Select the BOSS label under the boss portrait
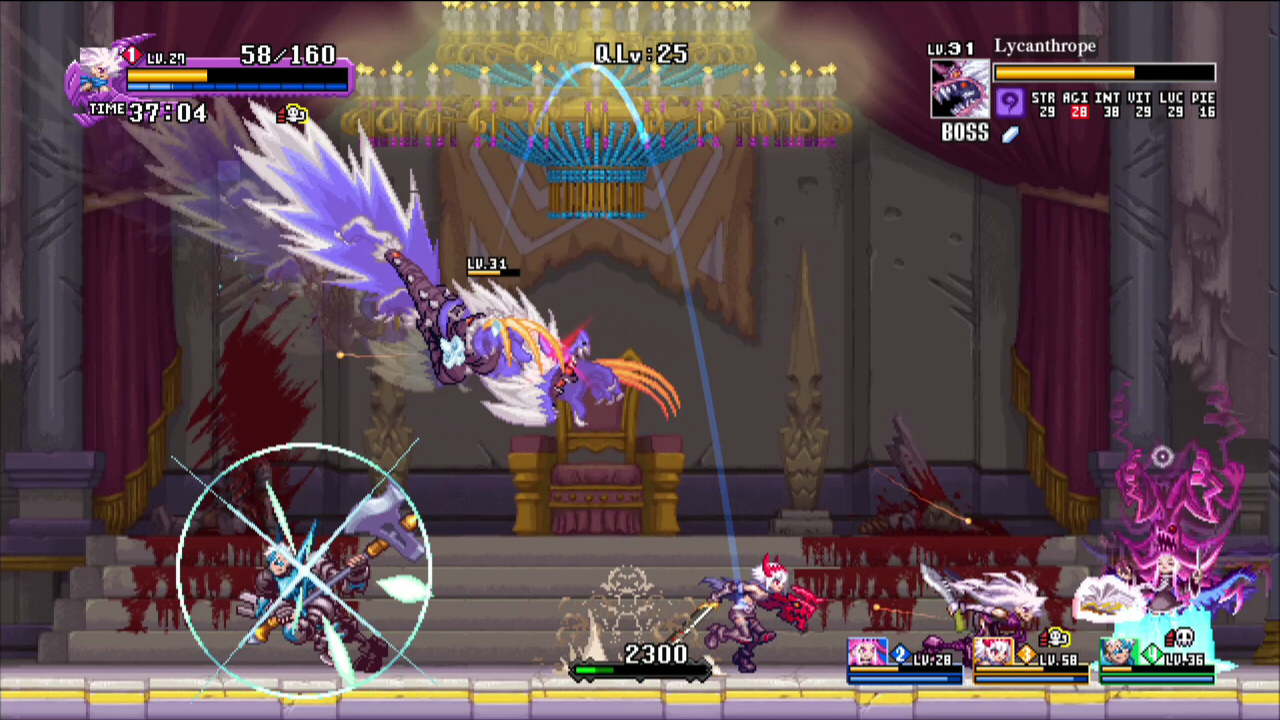Screen dimensions: 1280x720 (964, 133)
